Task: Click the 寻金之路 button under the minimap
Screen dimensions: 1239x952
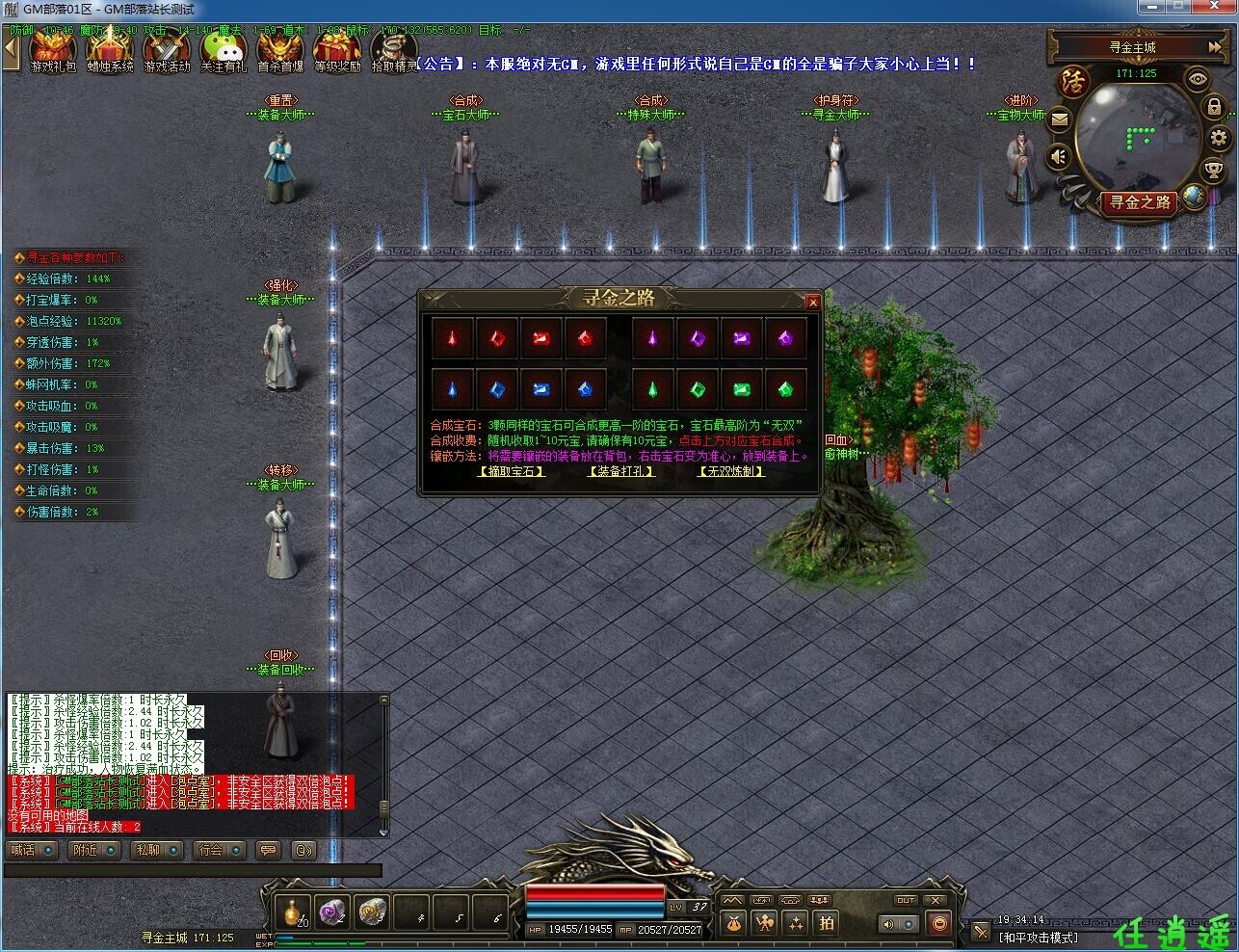Action: tap(1140, 202)
